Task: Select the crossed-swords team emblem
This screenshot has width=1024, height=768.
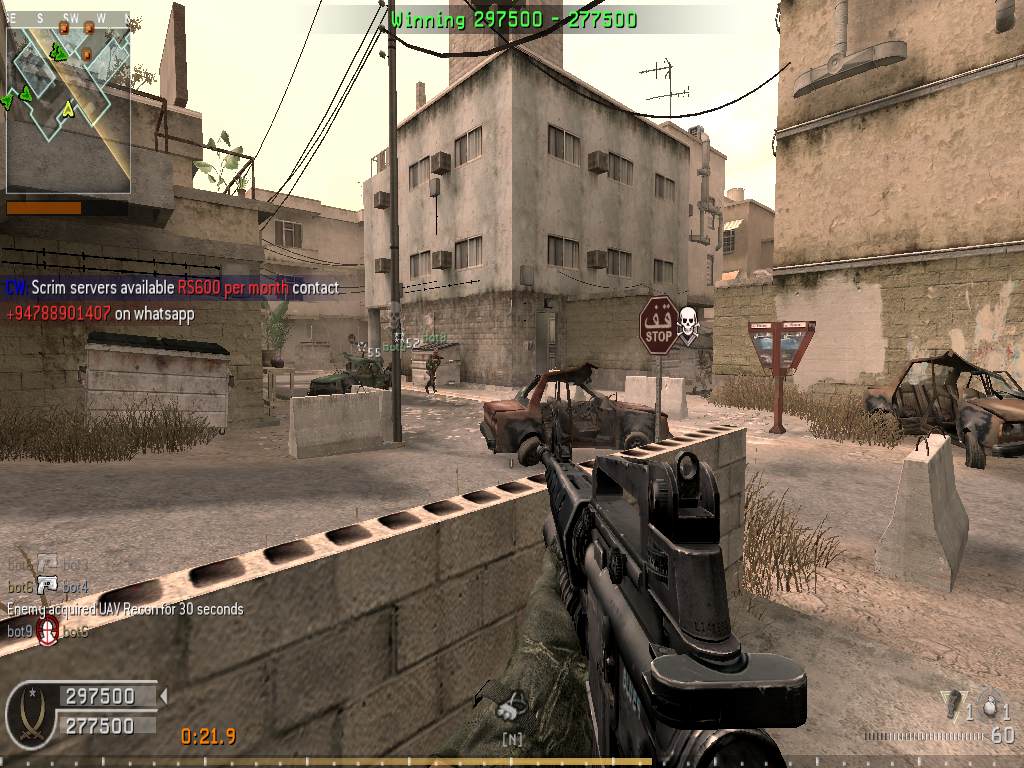Action: pyautogui.click(x=31, y=714)
